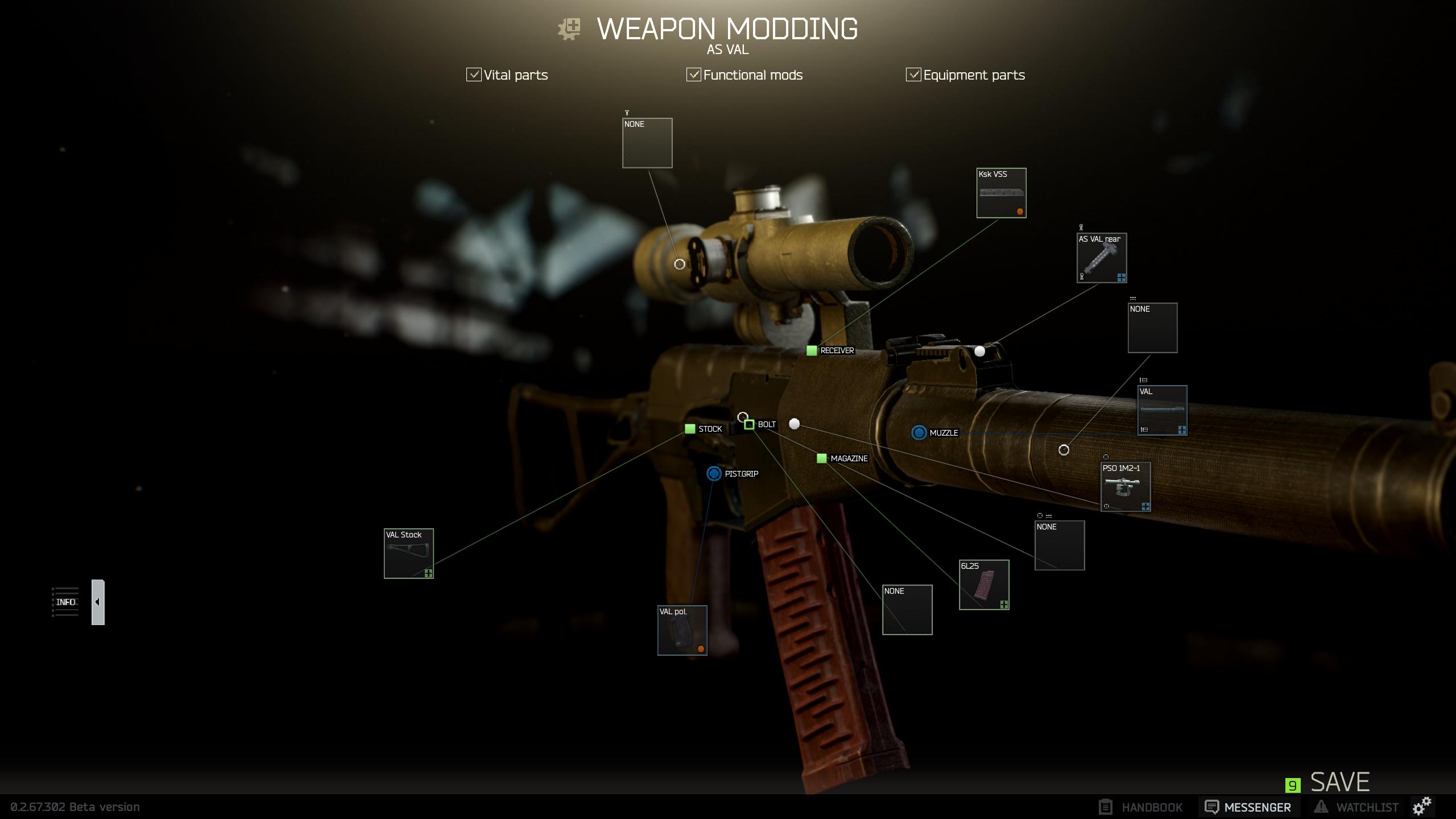The height and width of the screenshot is (819, 1456).
Task: Click the plus icon on the VAL Stock slot
Action: 428,573
